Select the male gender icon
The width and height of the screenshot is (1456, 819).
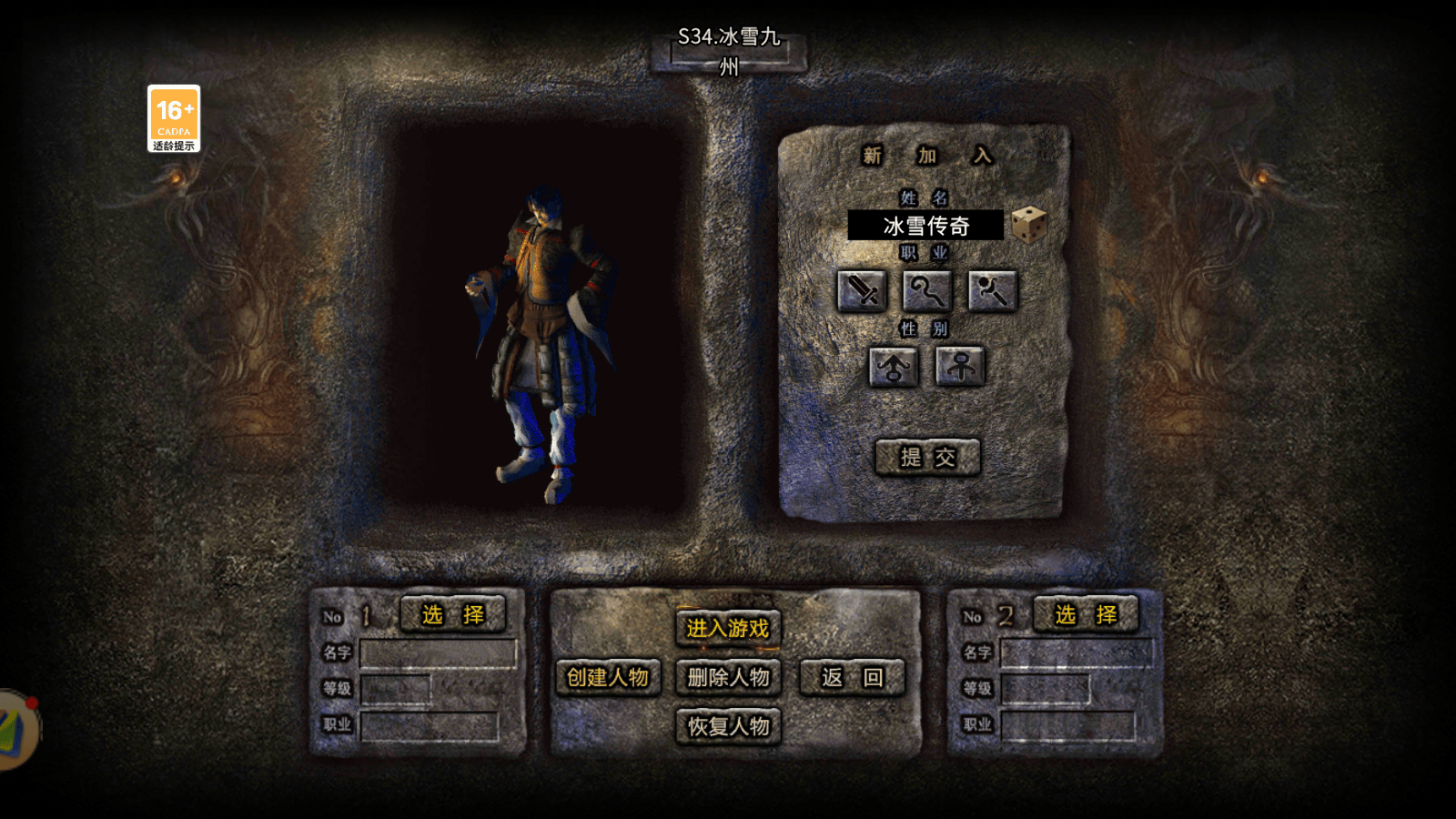[893, 367]
